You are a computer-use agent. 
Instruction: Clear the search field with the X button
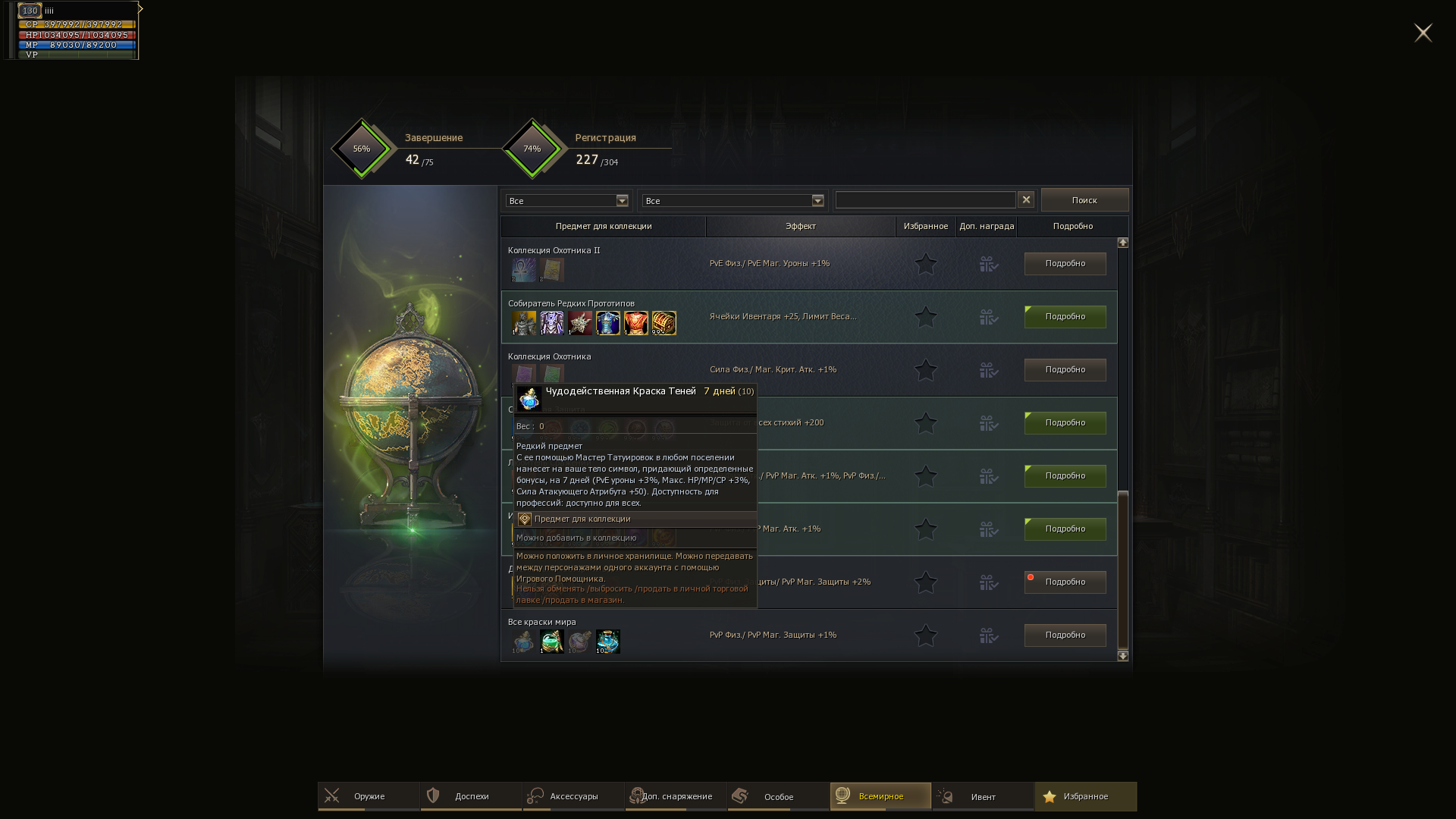tap(1026, 199)
